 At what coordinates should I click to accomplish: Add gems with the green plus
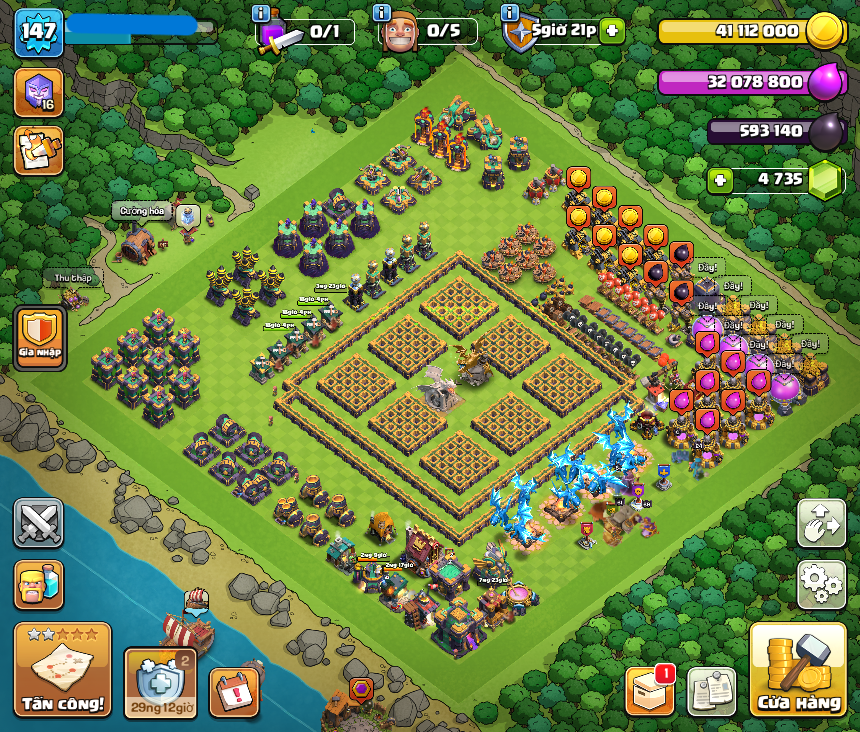pos(720,180)
